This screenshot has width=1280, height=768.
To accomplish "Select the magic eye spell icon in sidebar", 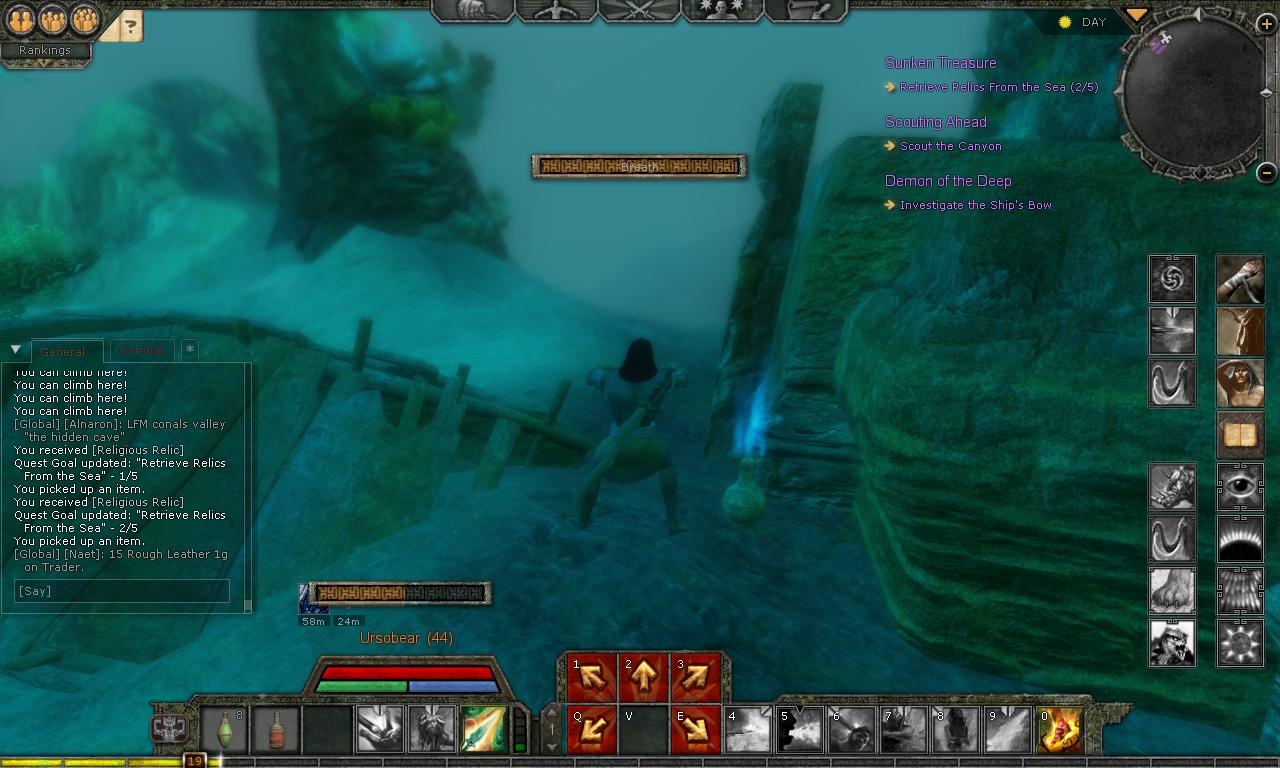I will pos(1240,487).
